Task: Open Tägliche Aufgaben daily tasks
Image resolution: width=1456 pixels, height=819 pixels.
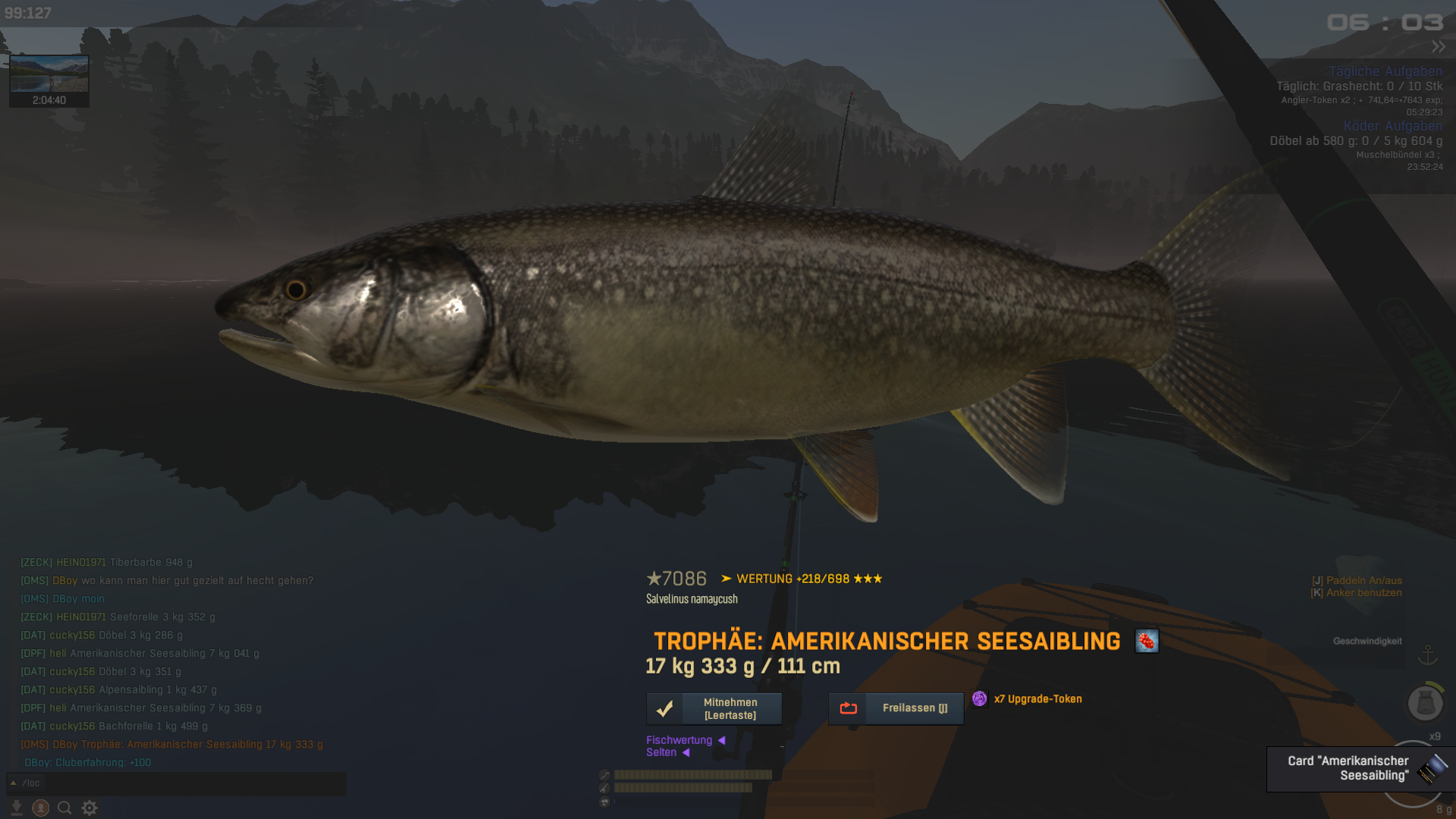Action: (x=1385, y=71)
